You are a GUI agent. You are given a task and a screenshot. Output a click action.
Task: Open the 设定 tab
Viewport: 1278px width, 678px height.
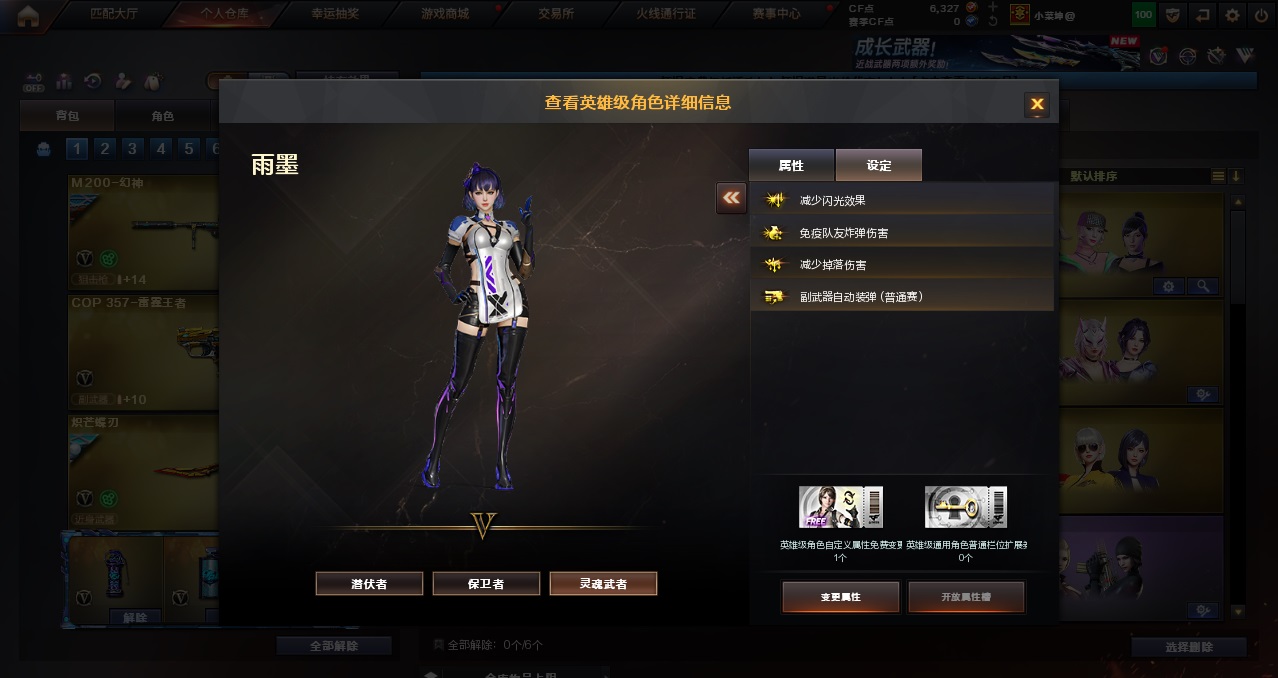pyautogui.click(x=879, y=165)
